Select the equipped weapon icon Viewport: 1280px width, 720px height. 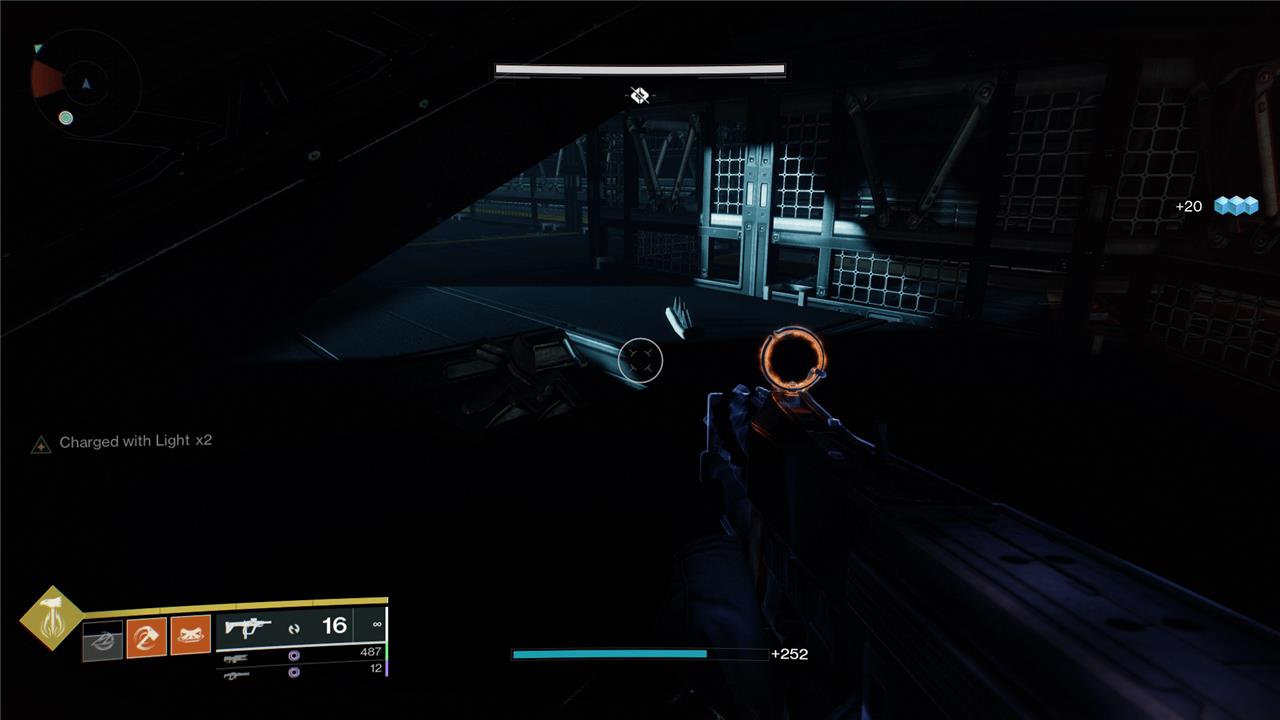pyautogui.click(x=248, y=628)
